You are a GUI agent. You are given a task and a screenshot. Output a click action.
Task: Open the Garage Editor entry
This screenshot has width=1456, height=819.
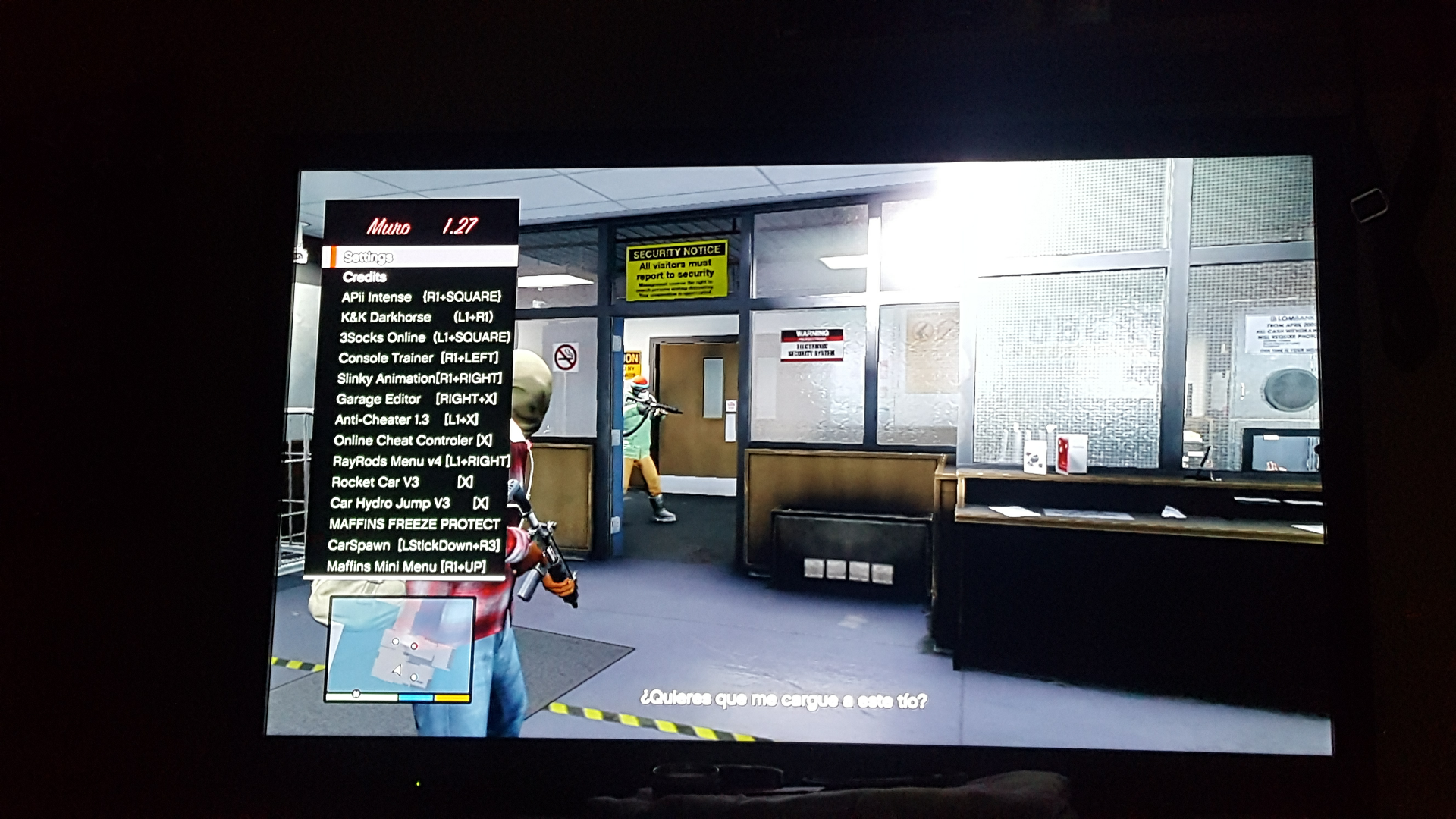point(416,399)
